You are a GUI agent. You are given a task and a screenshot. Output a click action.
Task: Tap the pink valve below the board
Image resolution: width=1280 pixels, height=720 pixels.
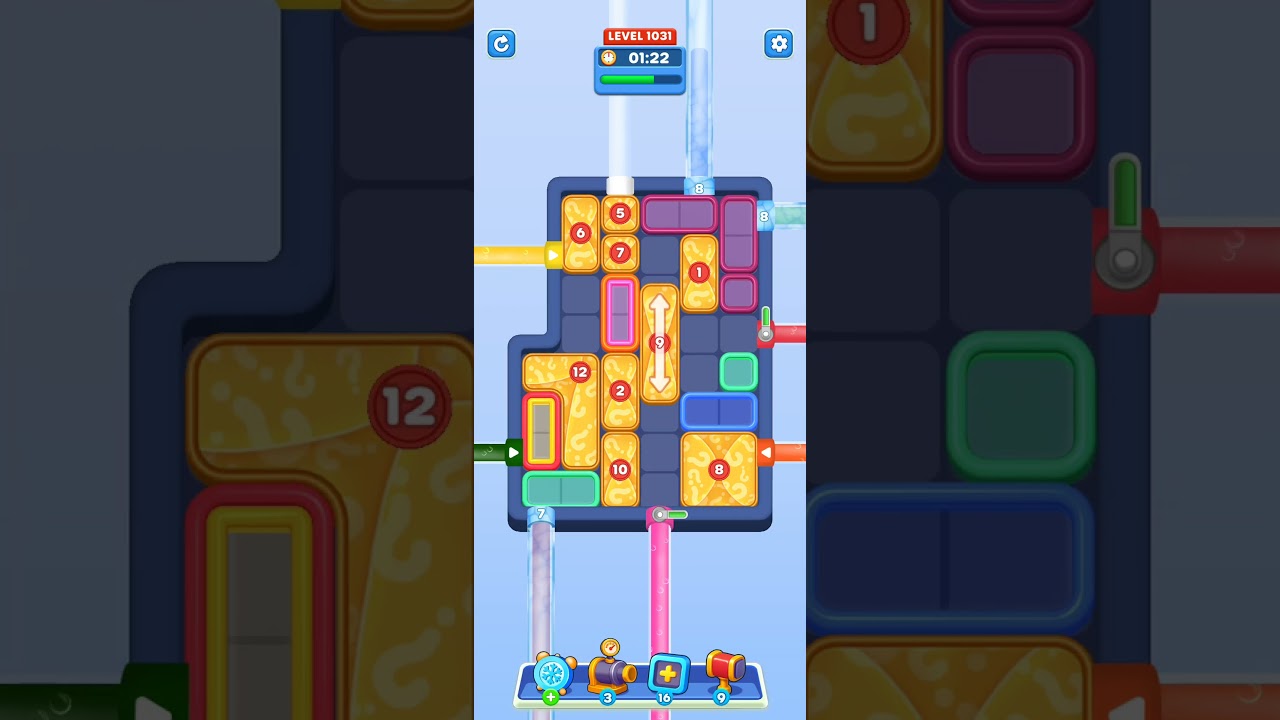(660, 513)
